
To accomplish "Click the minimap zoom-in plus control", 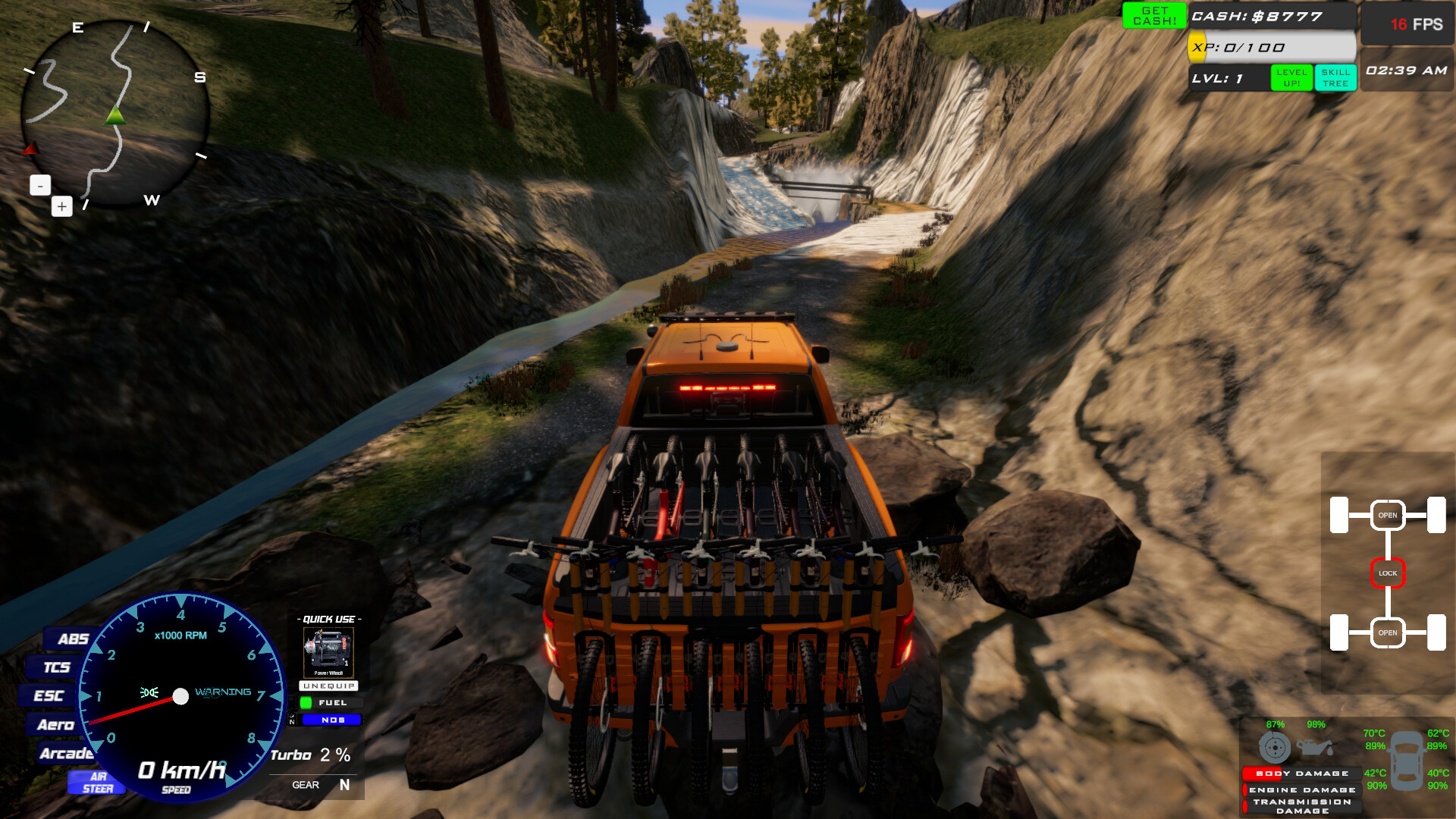I will pyautogui.click(x=61, y=206).
